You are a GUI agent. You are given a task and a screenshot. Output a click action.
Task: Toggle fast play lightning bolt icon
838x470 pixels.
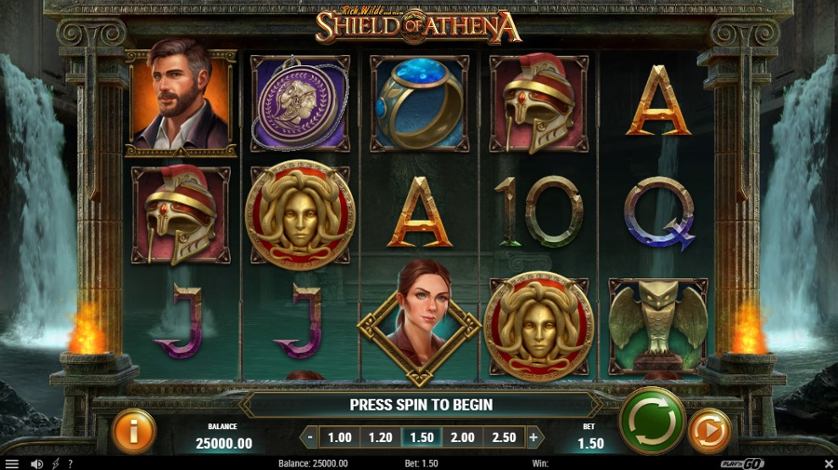55,463
